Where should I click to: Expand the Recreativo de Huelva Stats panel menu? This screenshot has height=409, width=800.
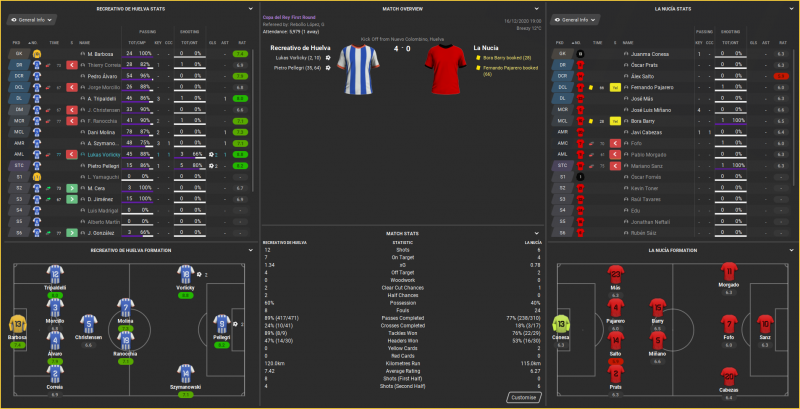[252, 7]
